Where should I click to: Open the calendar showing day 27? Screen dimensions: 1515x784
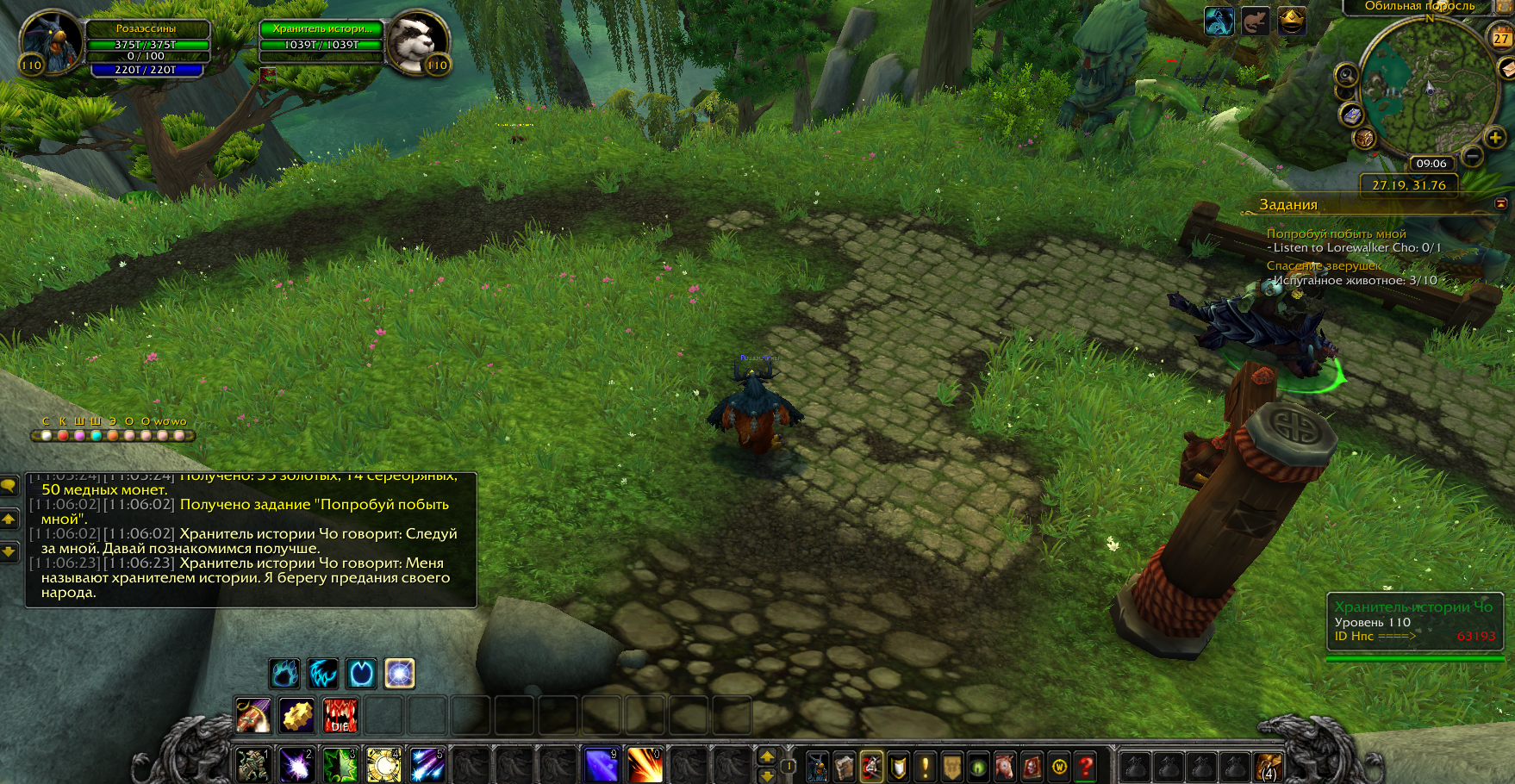point(1501,38)
